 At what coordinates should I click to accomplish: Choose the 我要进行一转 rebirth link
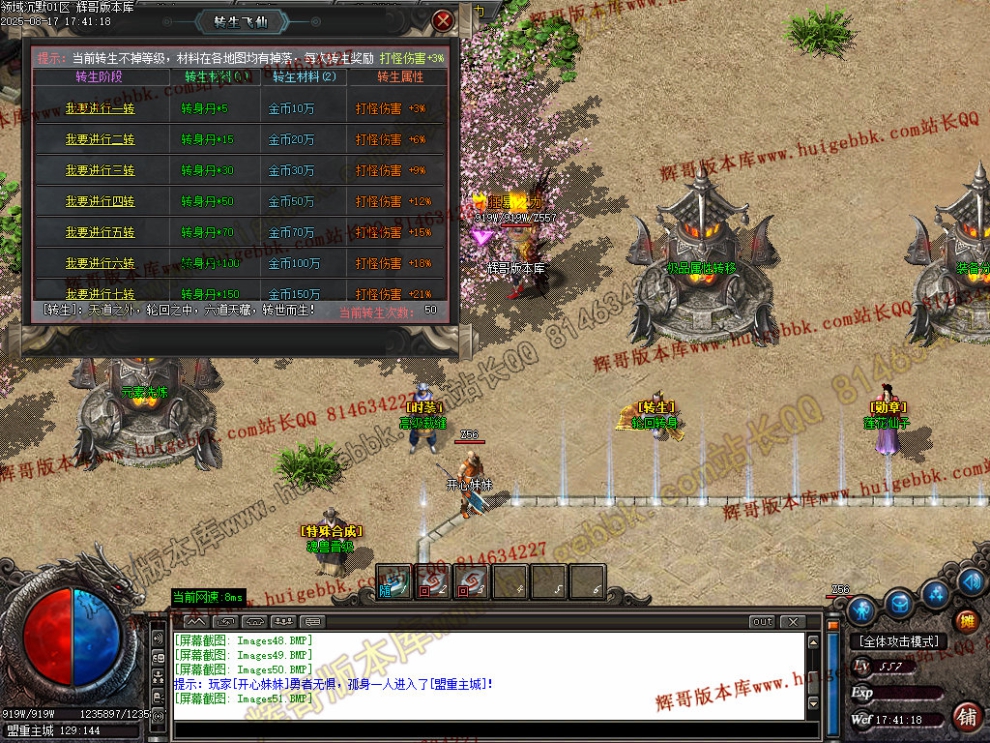tap(100, 109)
